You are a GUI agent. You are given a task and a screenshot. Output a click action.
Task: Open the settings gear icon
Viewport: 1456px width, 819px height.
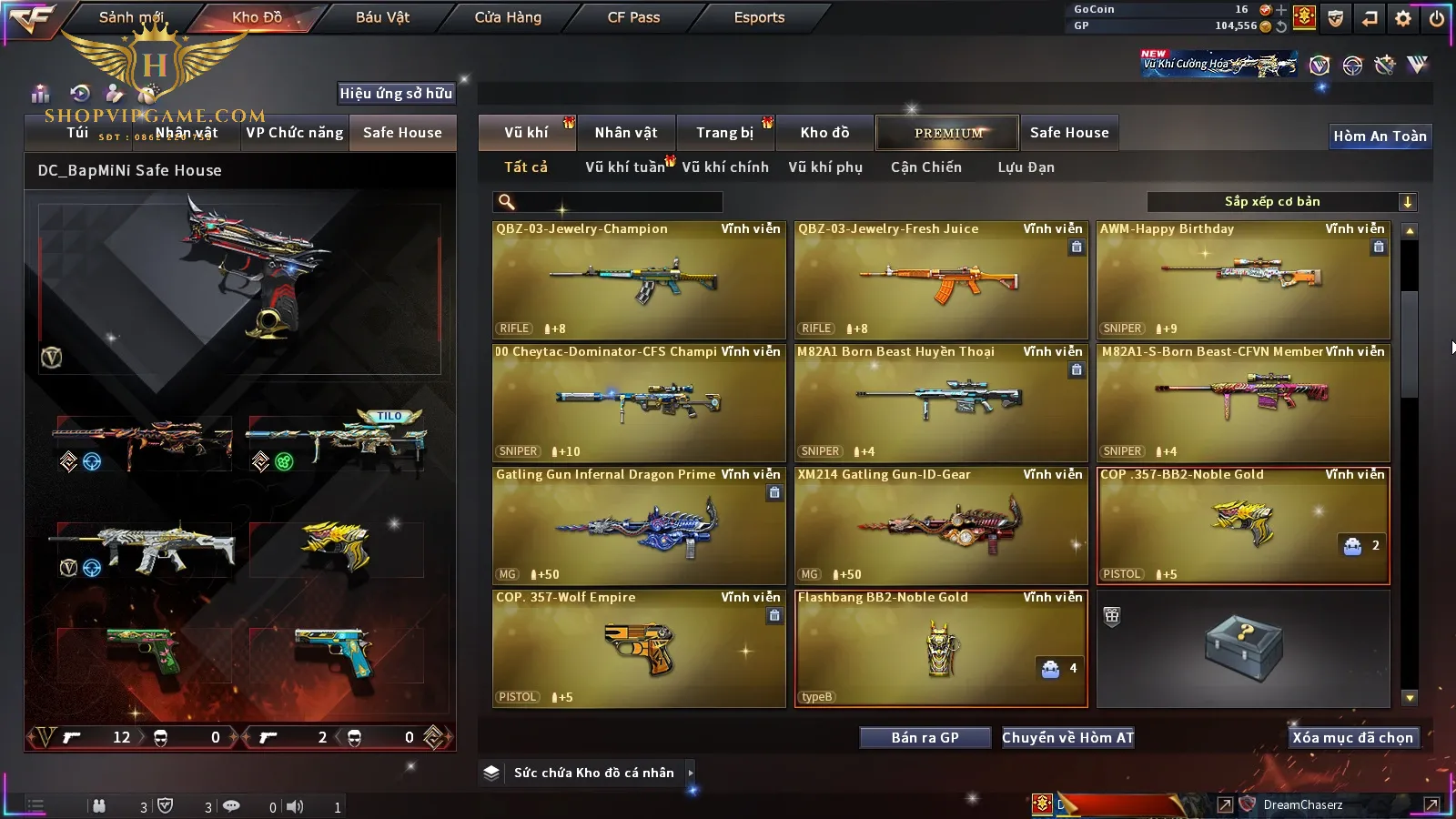click(x=1403, y=18)
